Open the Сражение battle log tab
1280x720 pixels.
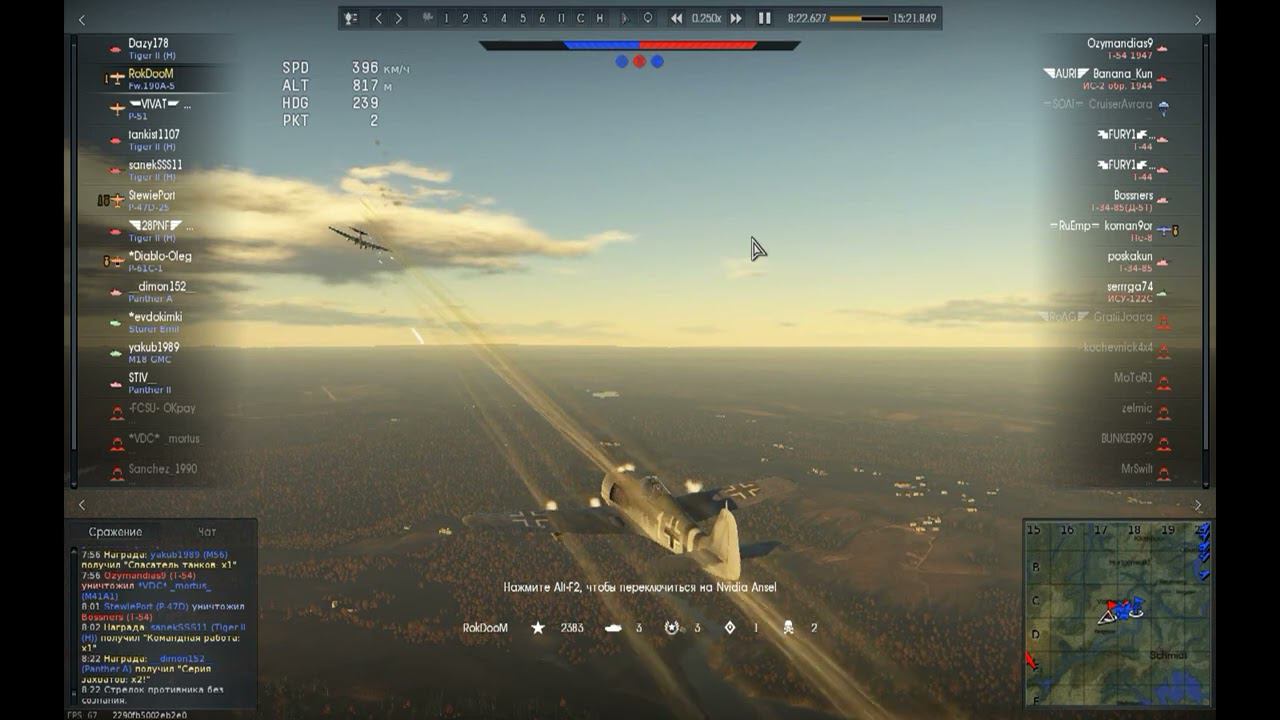pos(115,532)
